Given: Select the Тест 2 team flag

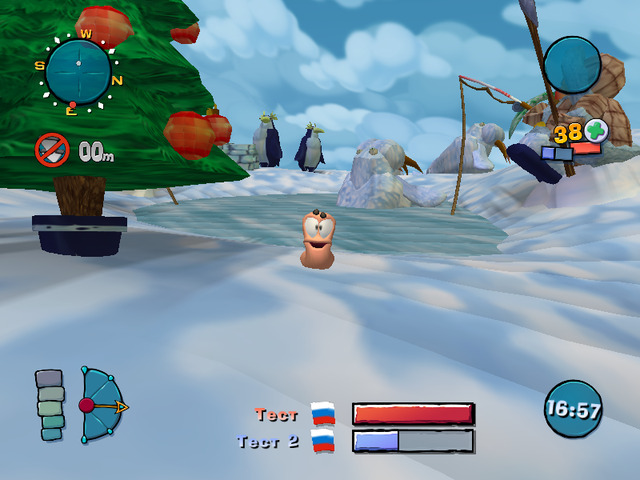Looking at the screenshot, I should pyautogui.click(x=323, y=441).
